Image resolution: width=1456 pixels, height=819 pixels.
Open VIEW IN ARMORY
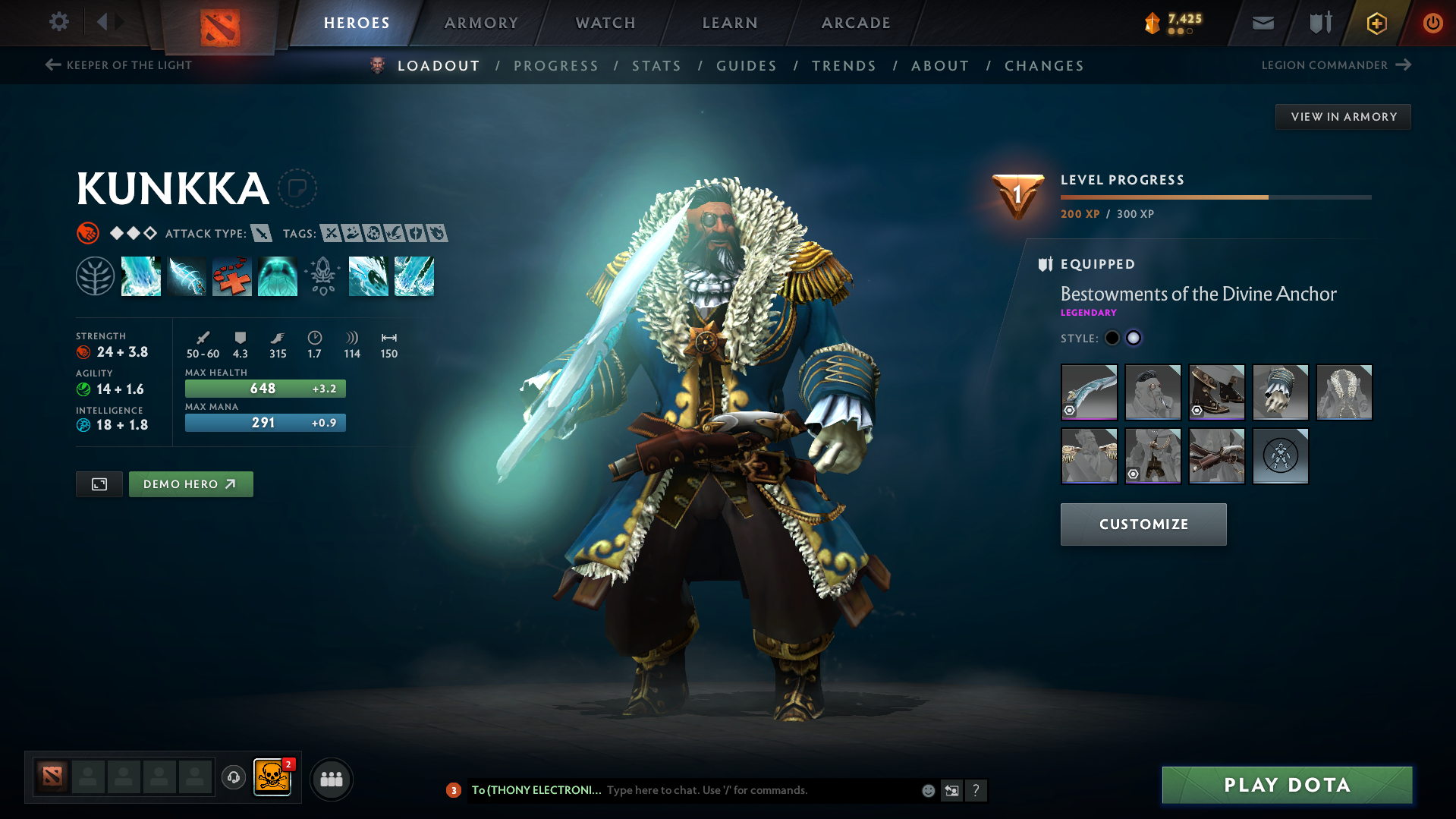click(x=1342, y=116)
